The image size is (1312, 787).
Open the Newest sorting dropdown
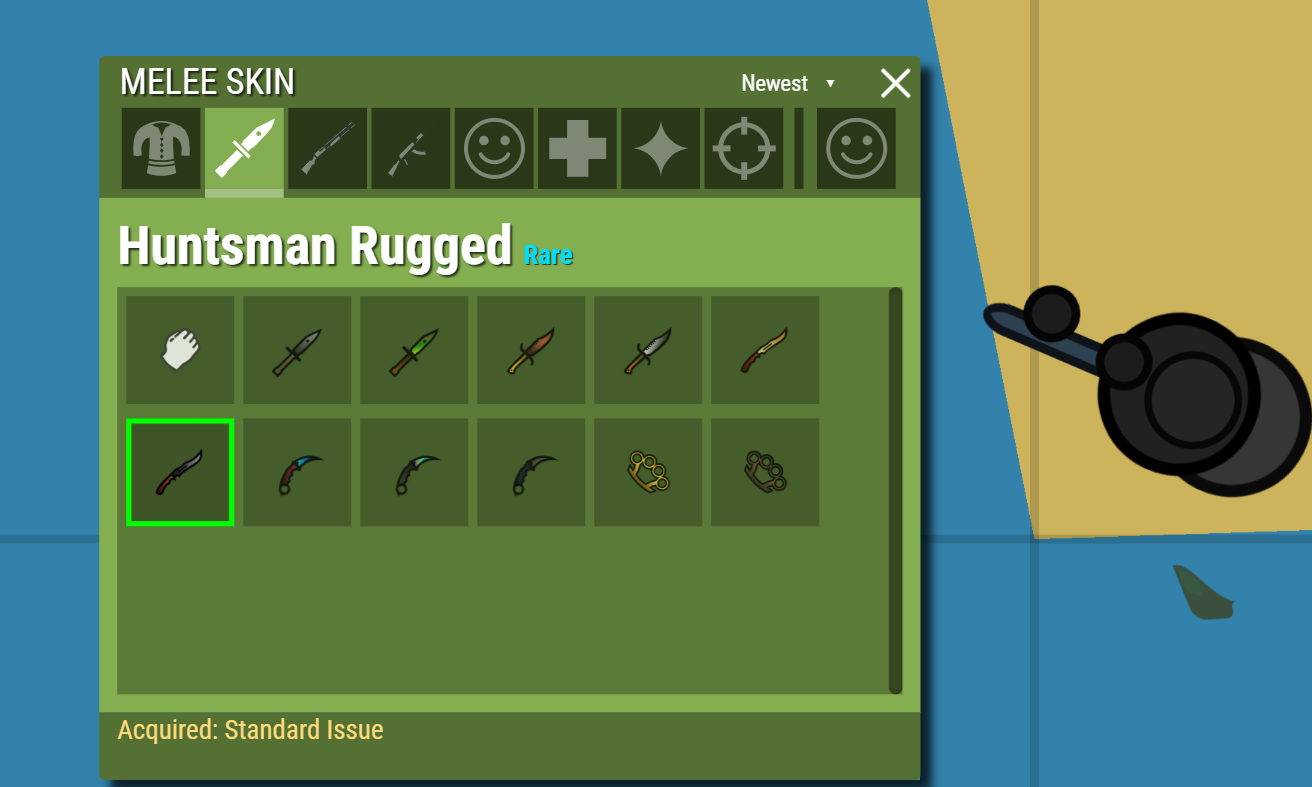point(787,84)
